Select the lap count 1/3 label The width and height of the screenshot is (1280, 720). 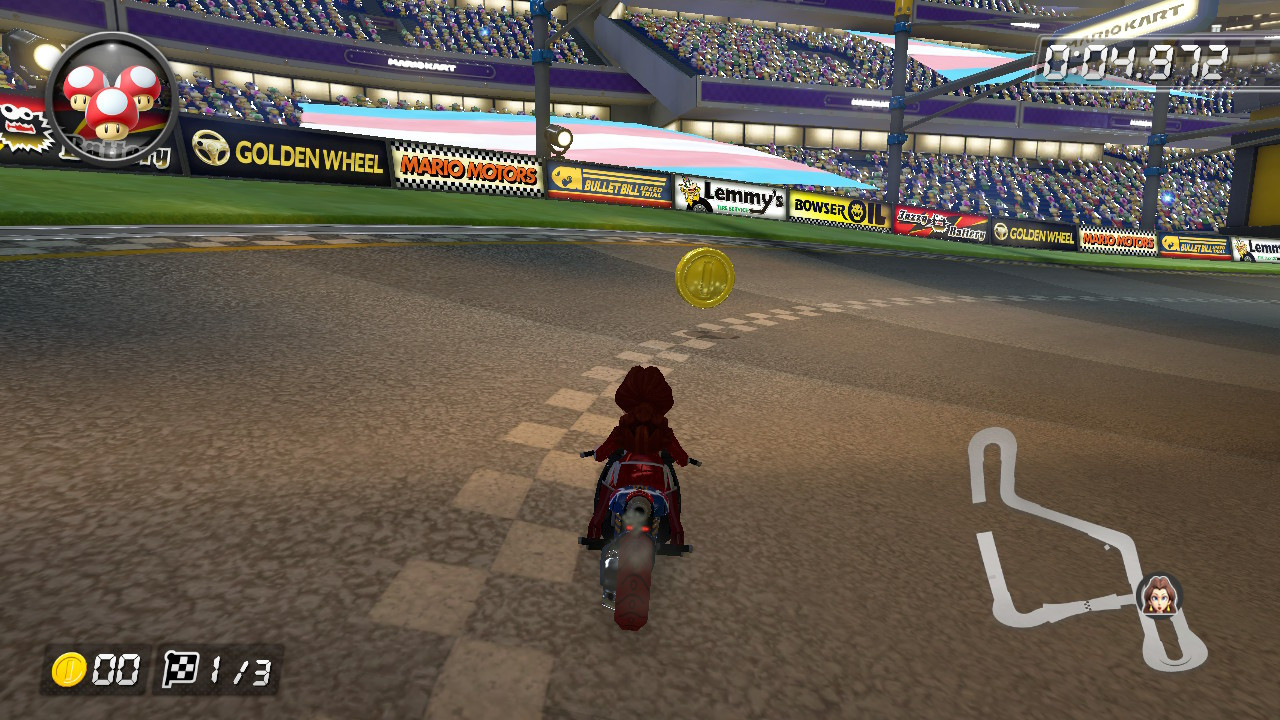coord(233,673)
